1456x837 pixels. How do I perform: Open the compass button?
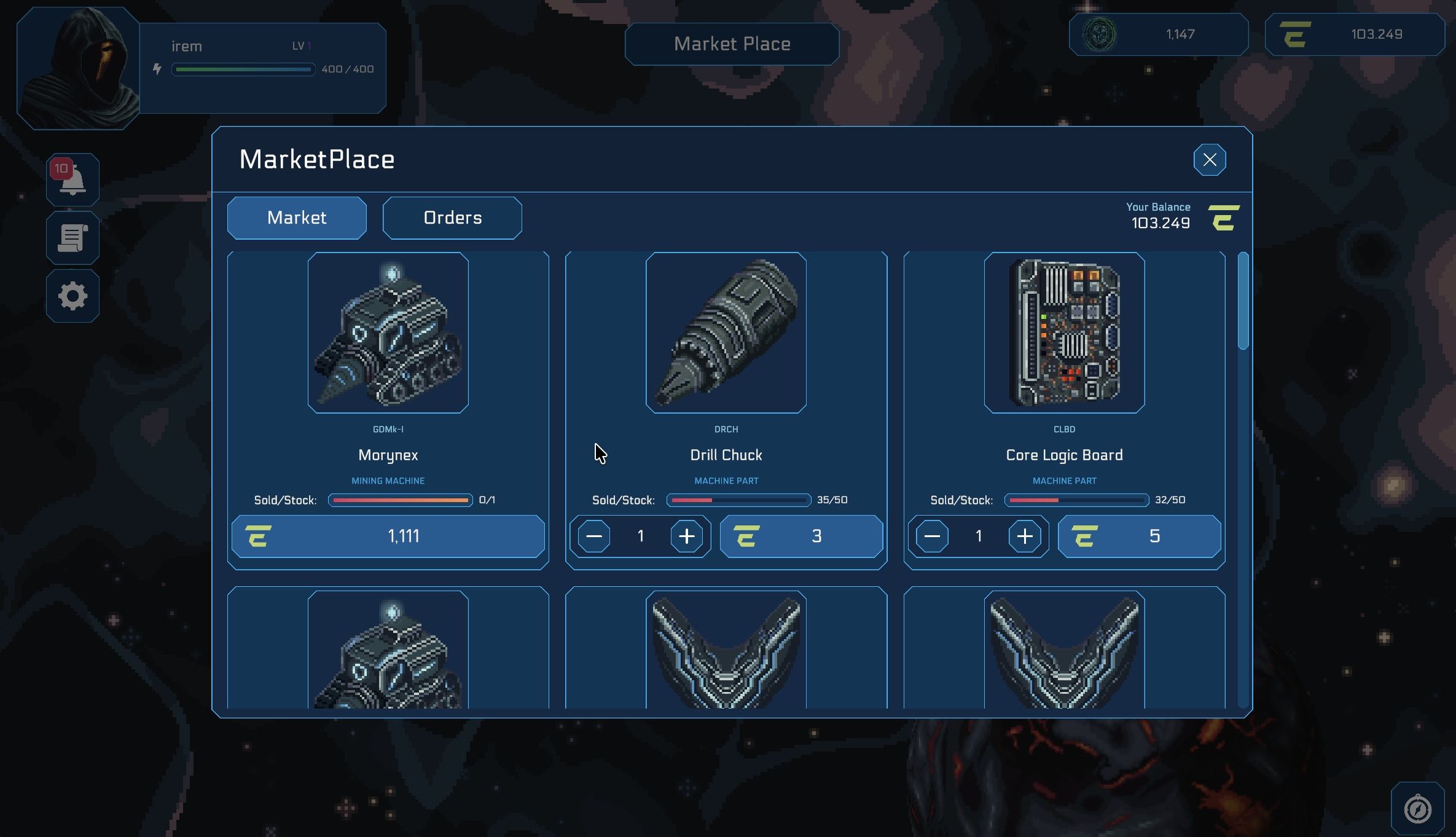pyautogui.click(x=1417, y=809)
